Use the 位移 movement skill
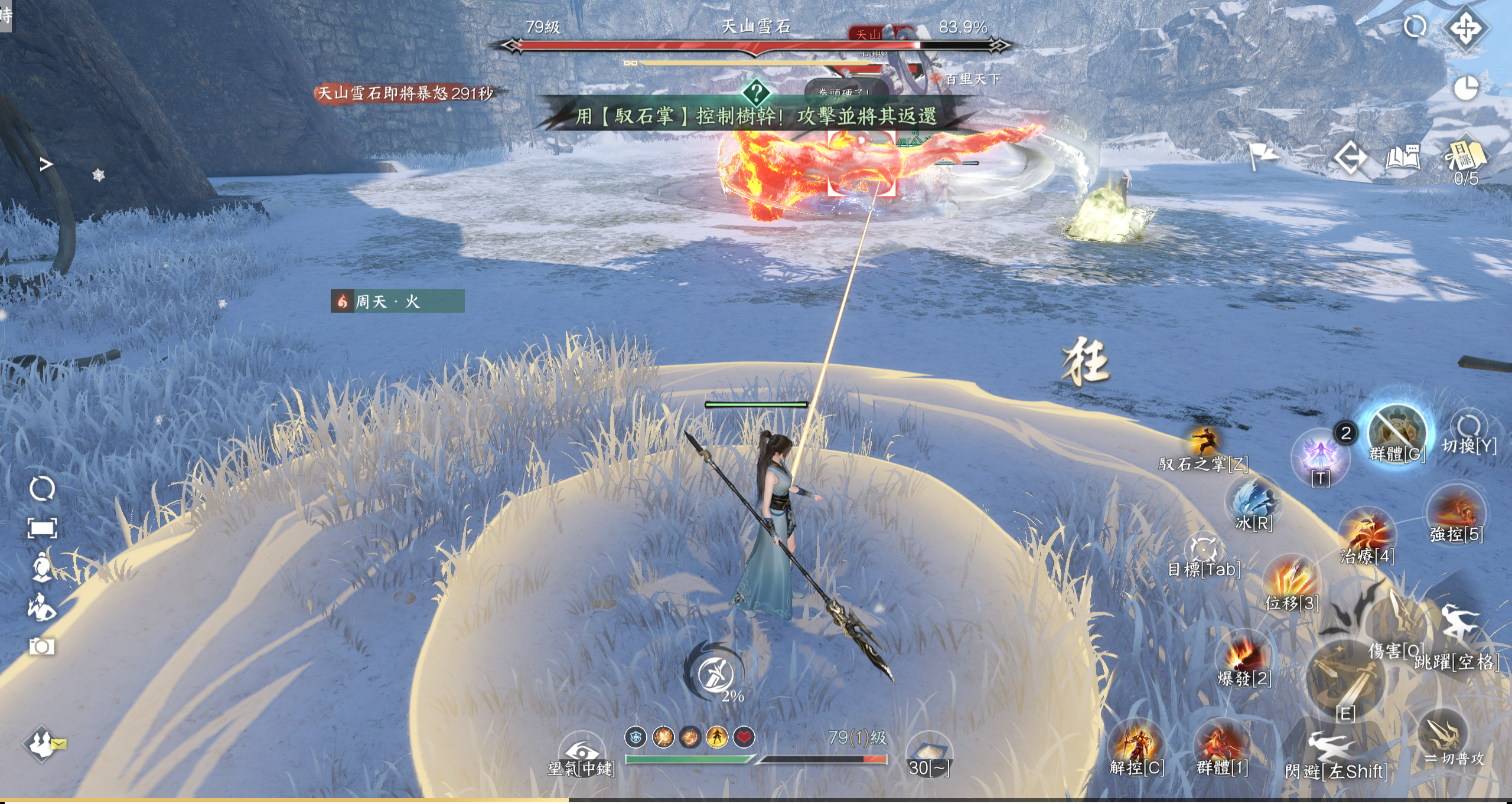1512x804 pixels. (x=1292, y=580)
